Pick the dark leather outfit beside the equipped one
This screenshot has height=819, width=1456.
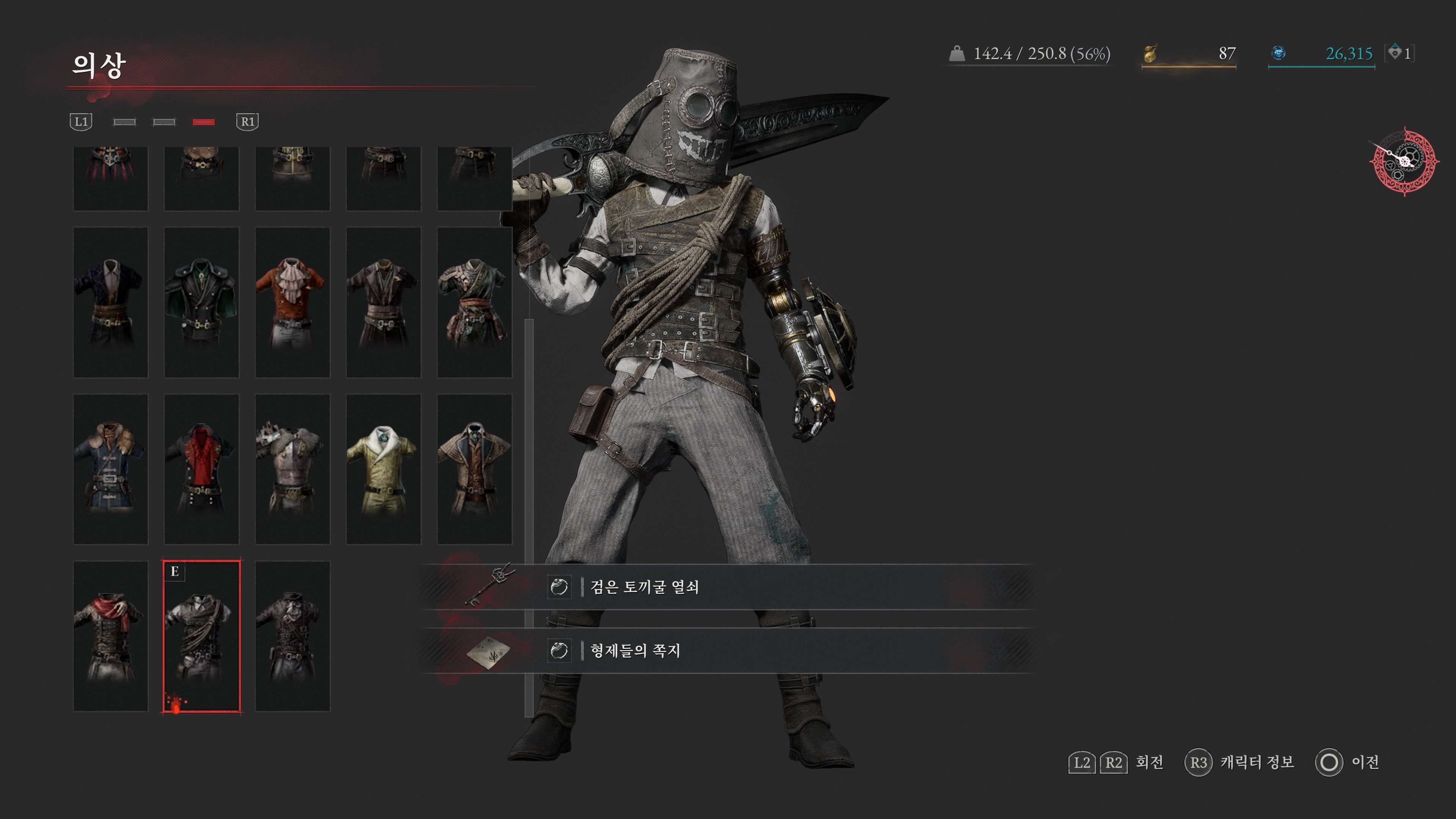[x=292, y=636]
